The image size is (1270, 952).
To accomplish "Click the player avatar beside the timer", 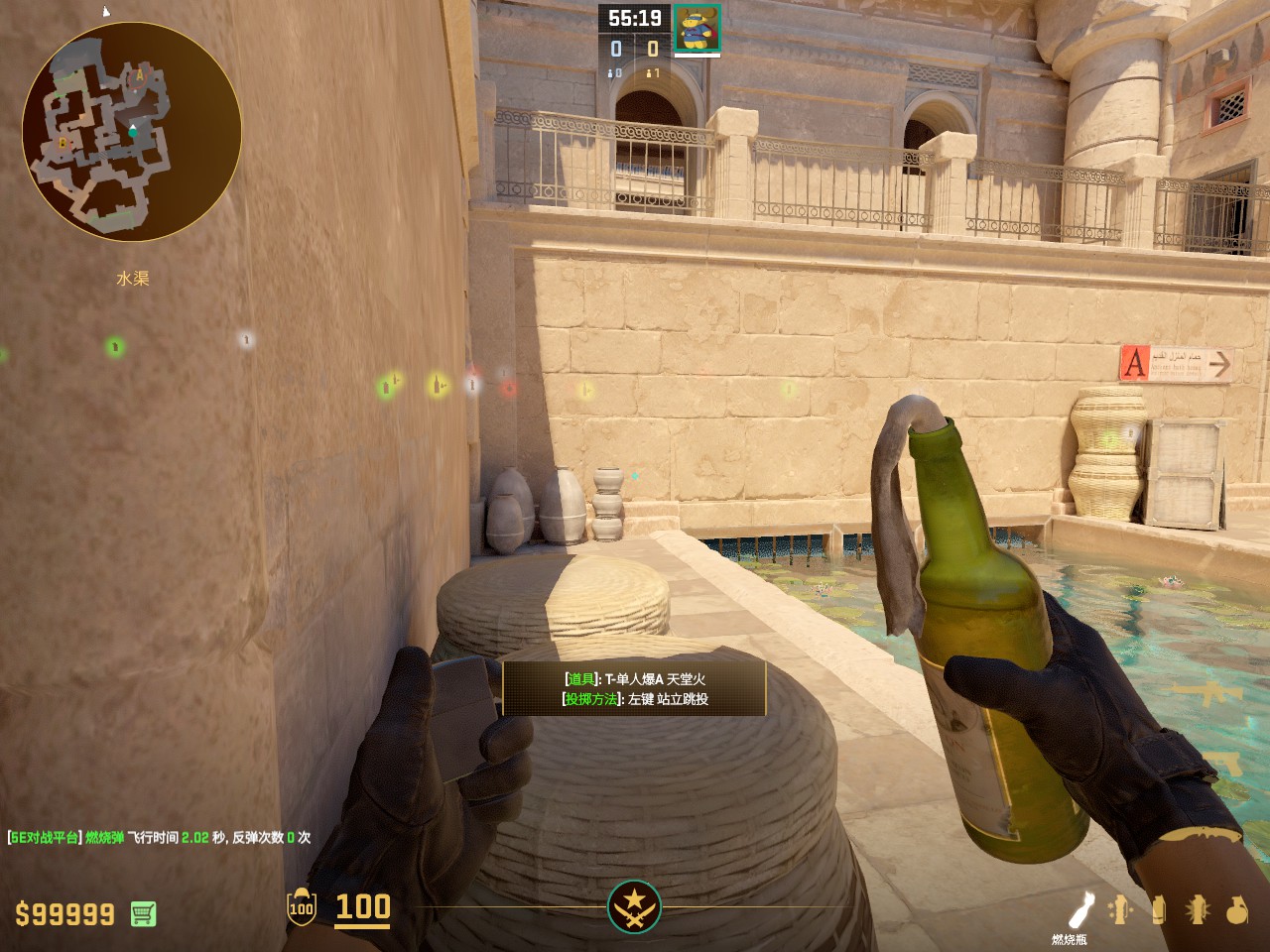I will [698, 27].
